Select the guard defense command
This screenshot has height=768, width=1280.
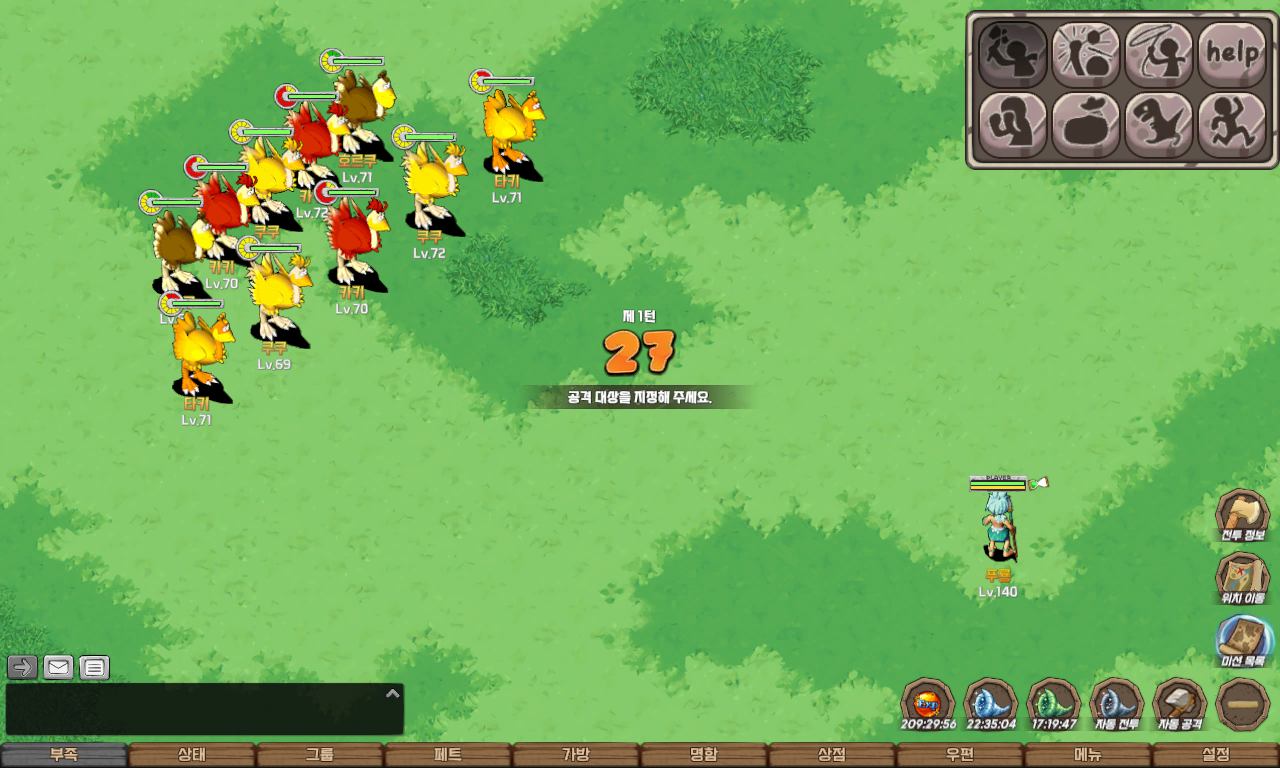tap(1013, 125)
